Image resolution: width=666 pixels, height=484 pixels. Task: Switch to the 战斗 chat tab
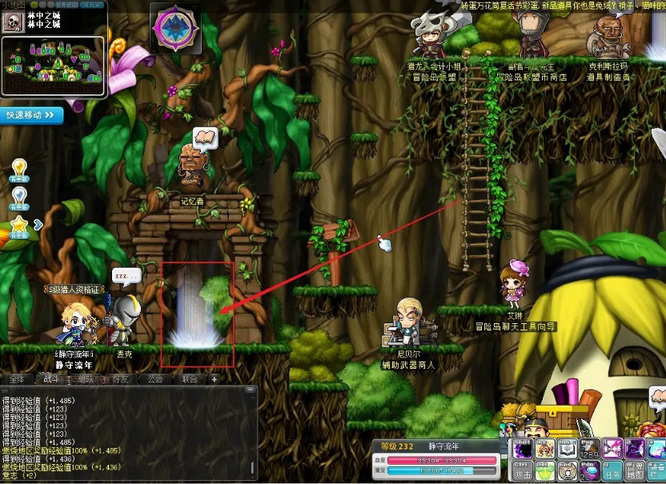(50, 380)
